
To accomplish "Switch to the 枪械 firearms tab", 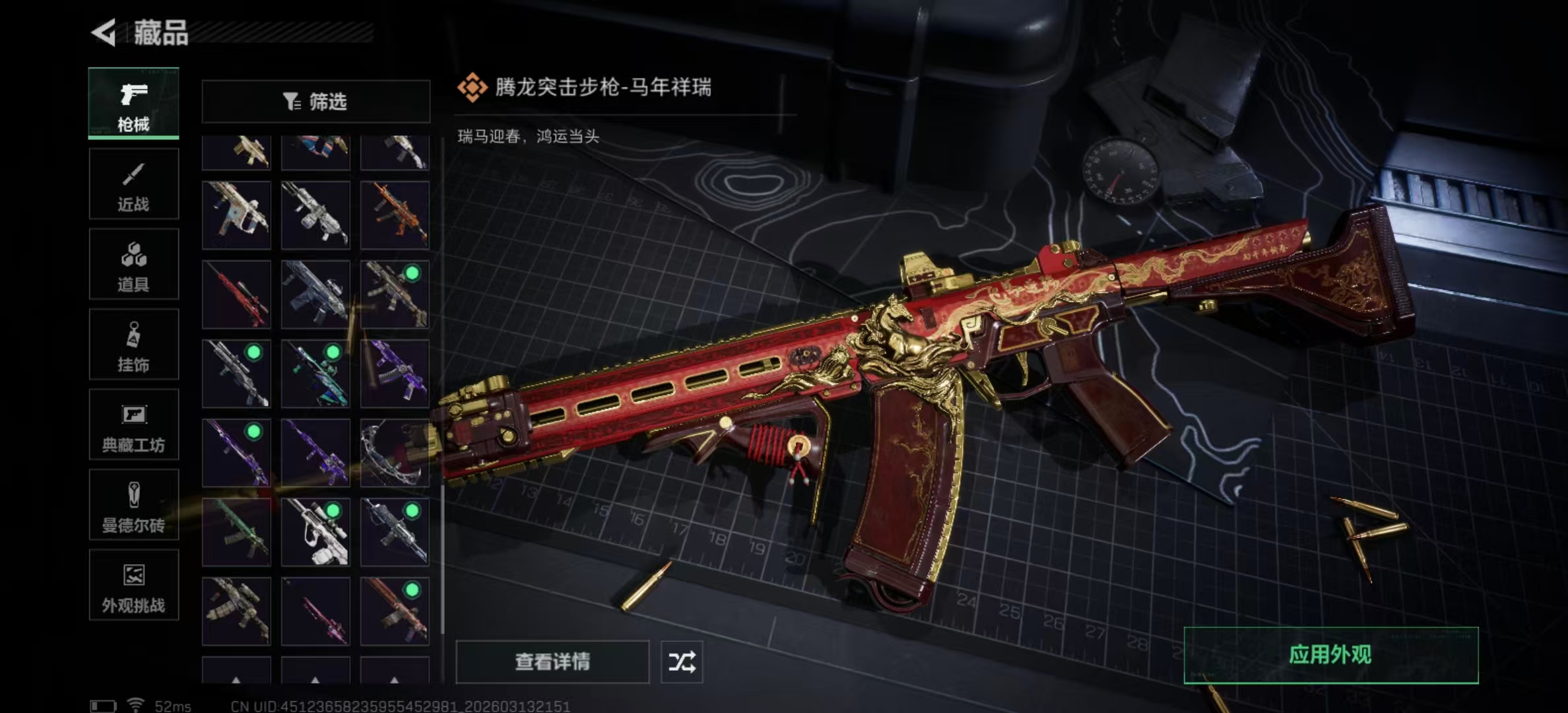I will point(133,104).
